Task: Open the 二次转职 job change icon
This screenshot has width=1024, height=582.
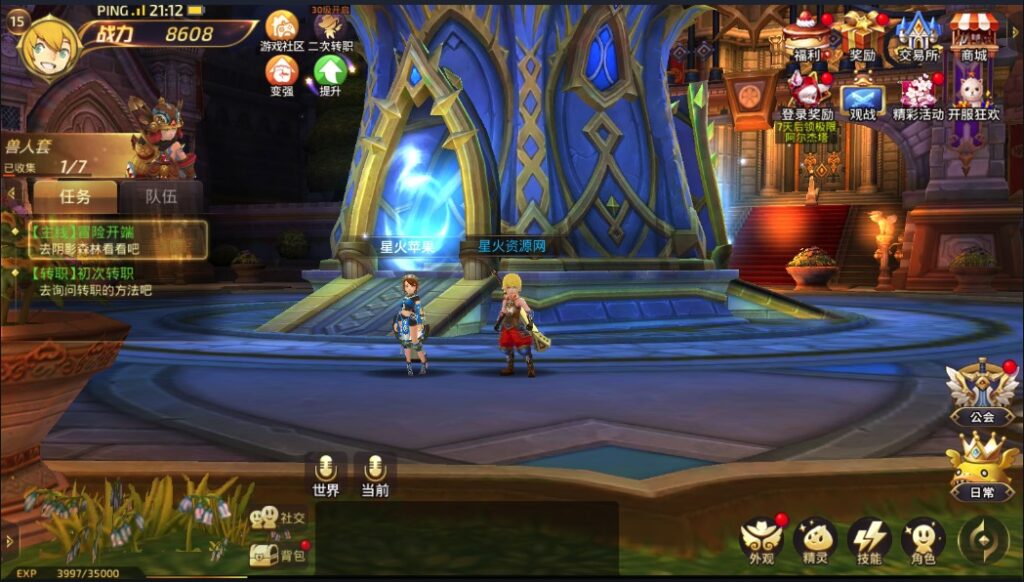Action: click(x=329, y=27)
